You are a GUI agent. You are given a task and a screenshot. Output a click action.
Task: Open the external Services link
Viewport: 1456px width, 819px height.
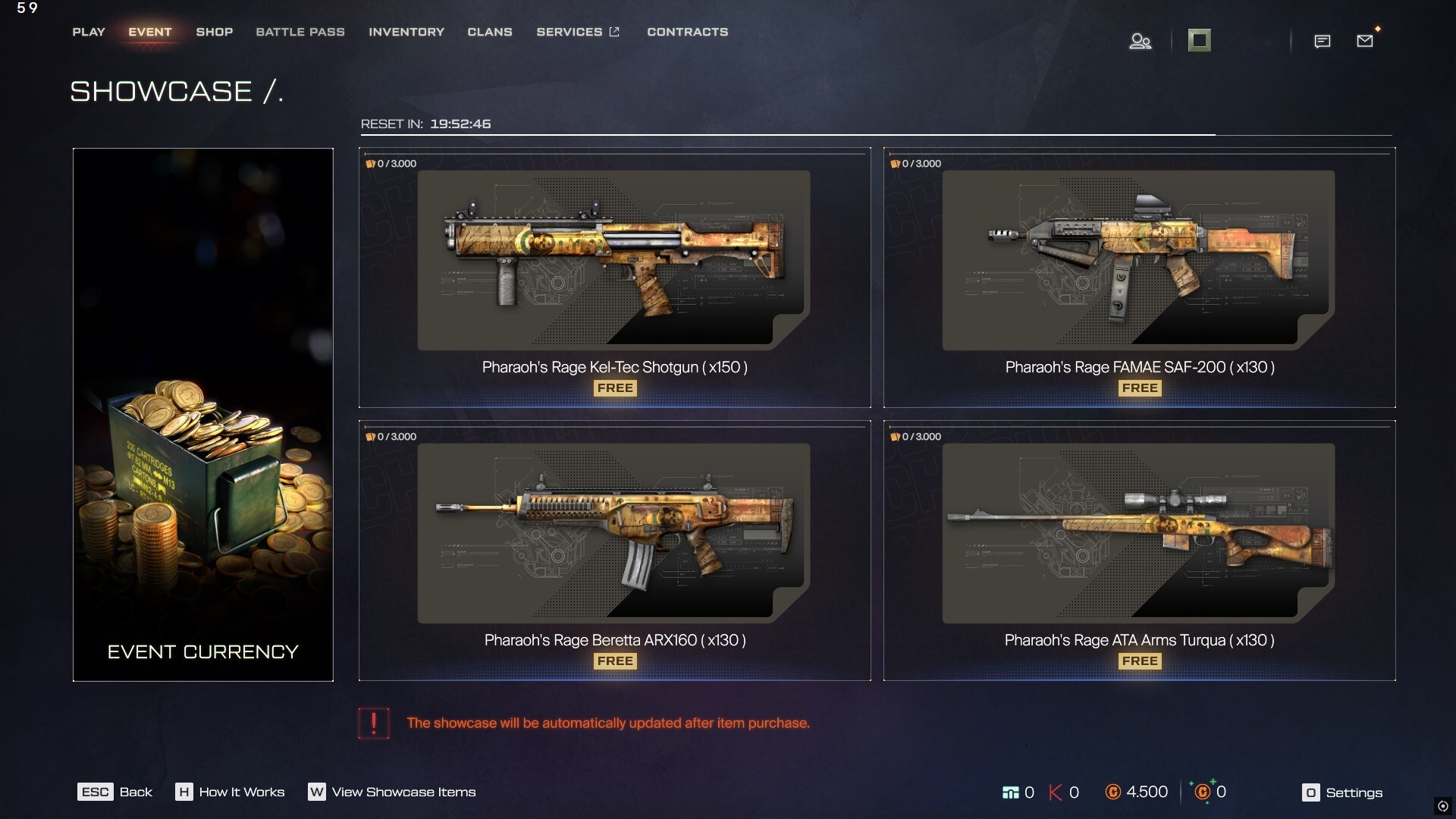pos(578,32)
